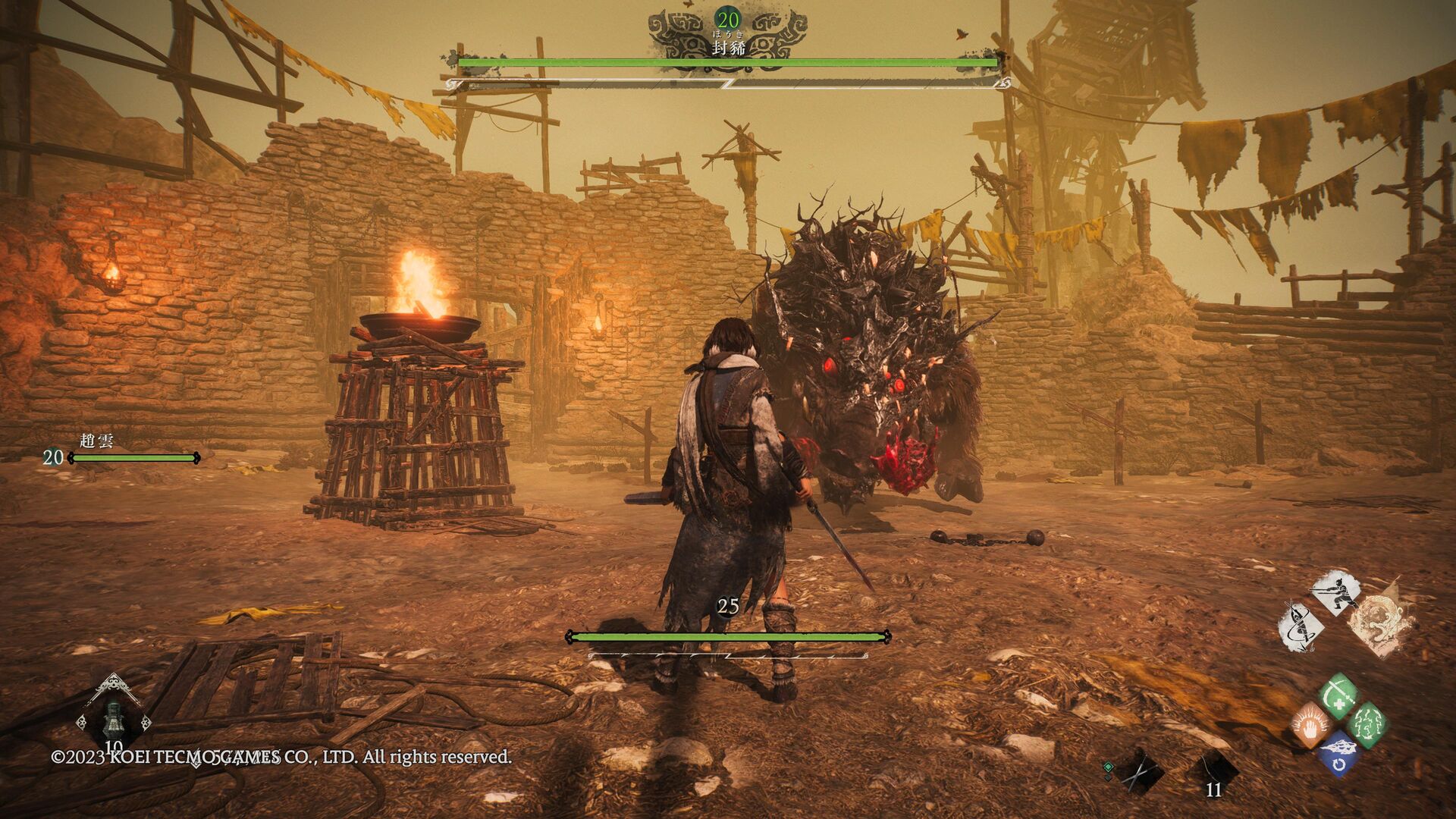Activate the green sword-and-cross wizardry spell
1456x819 pixels.
tap(1338, 695)
